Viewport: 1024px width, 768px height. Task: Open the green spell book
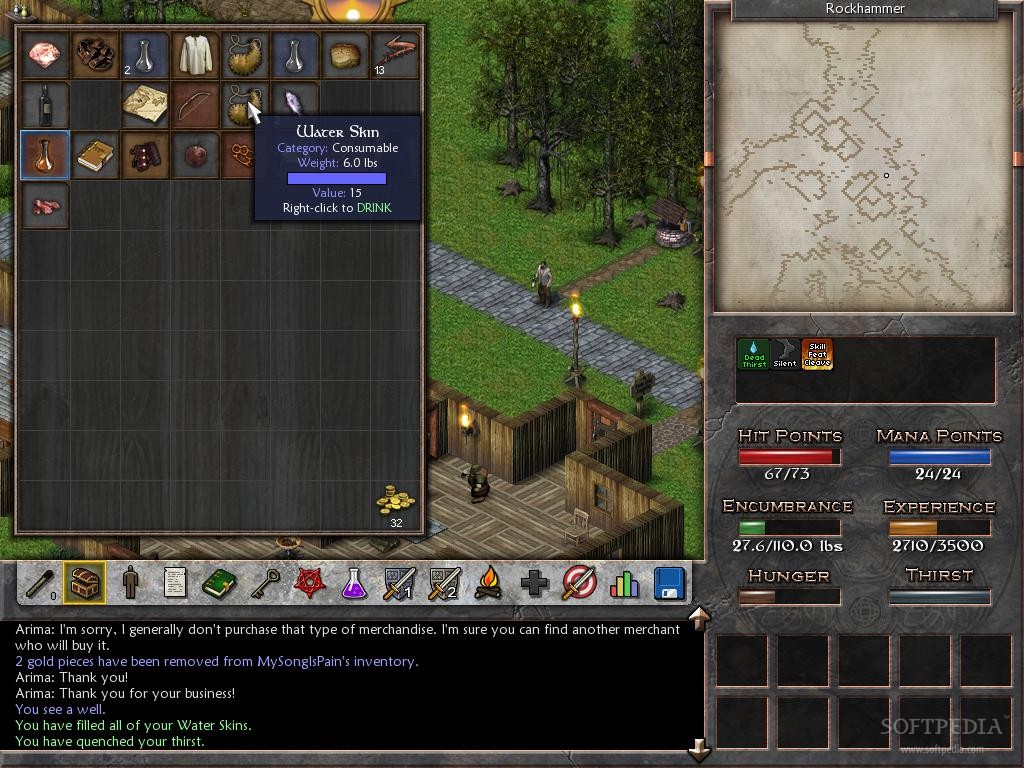point(219,582)
